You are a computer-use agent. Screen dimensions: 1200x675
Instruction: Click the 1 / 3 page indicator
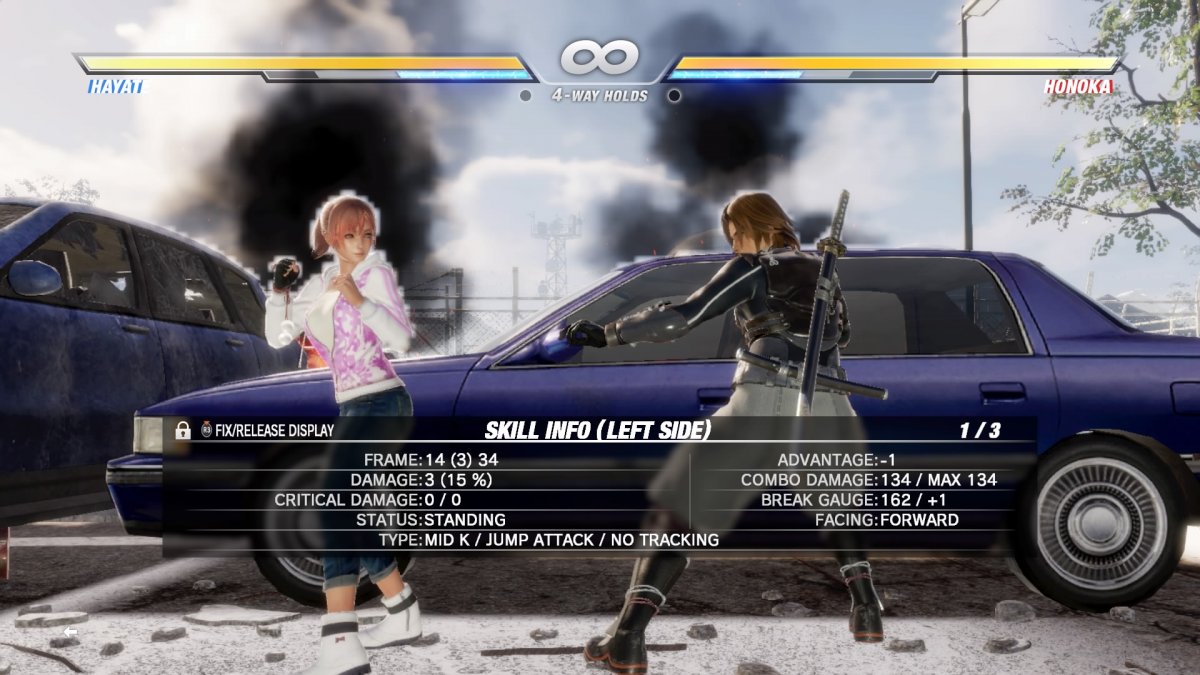point(979,430)
